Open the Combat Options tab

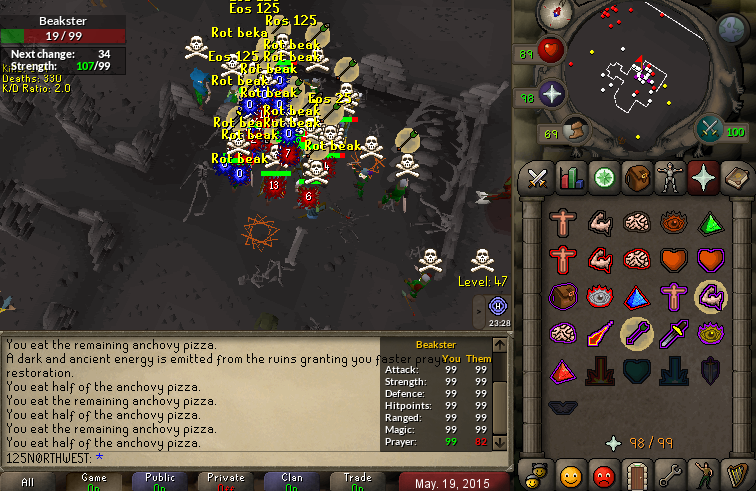coord(539,178)
